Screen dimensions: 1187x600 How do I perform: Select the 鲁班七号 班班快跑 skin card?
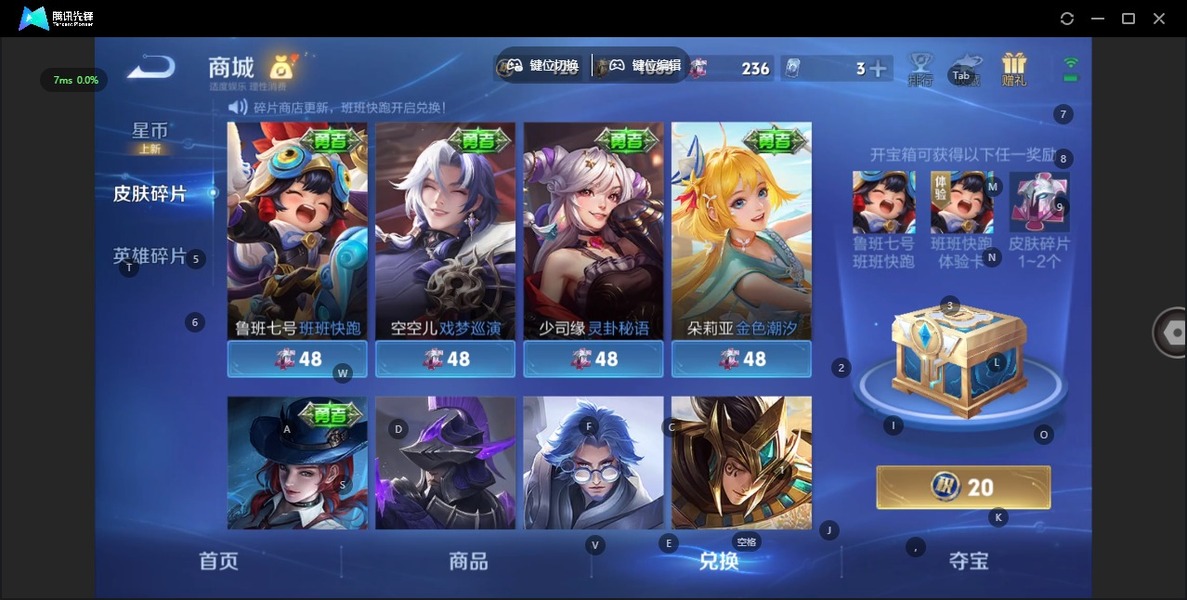[x=297, y=230]
